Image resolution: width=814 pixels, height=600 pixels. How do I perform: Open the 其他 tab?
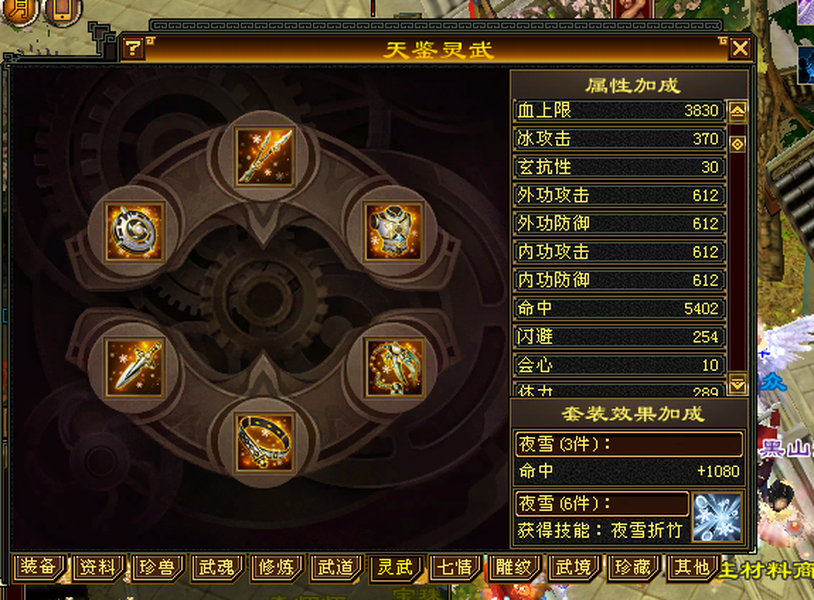[691, 568]
